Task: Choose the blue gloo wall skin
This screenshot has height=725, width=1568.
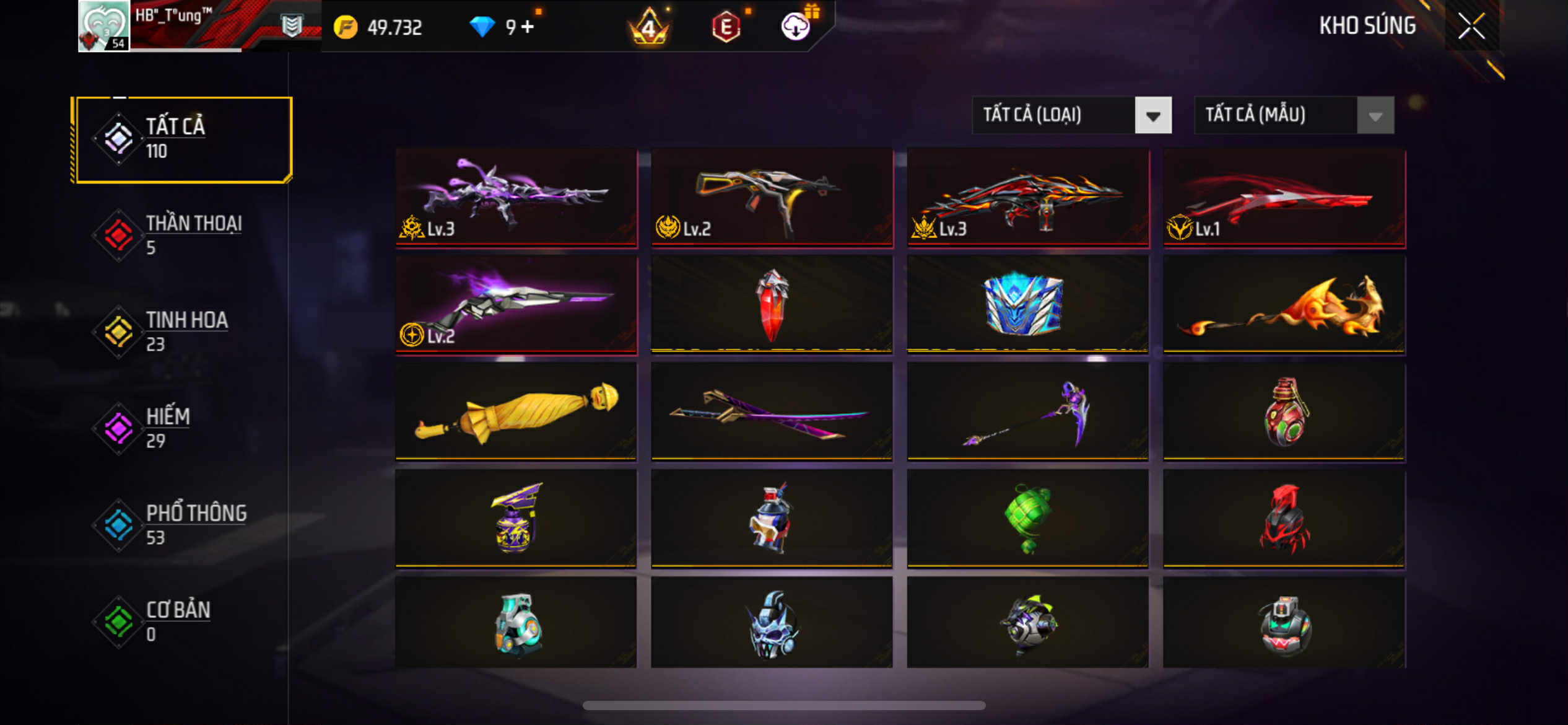Action: click(1028, 305)
